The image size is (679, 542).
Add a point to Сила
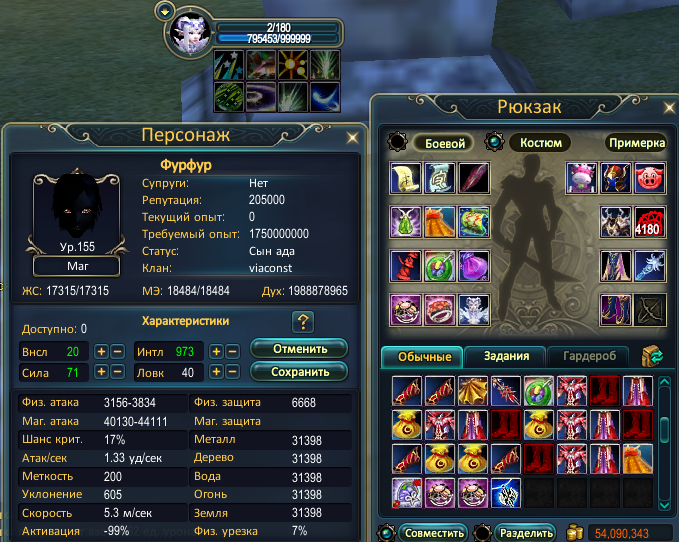tap(101, 373)
